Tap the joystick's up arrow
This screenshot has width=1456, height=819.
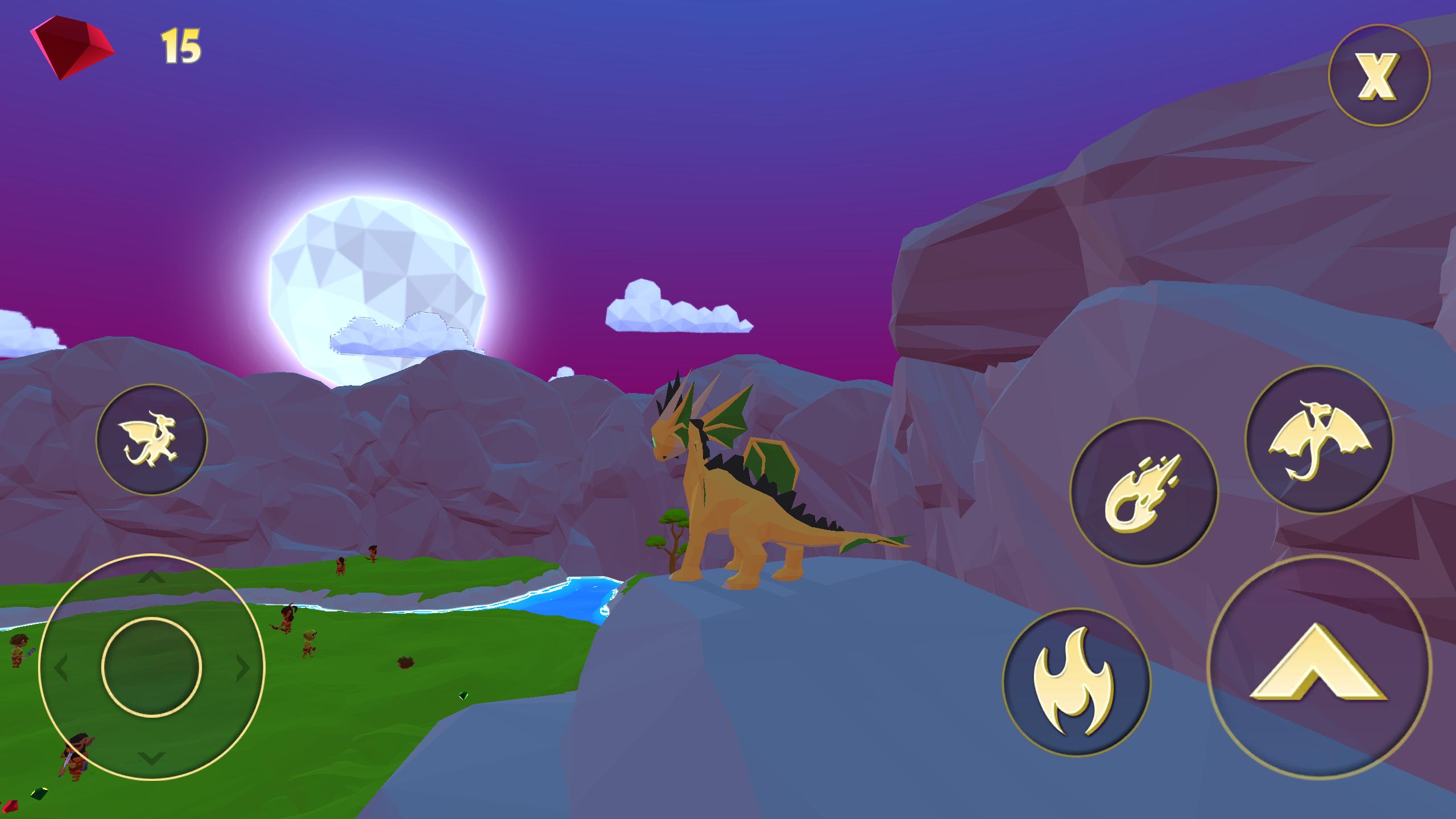(151, 578)
